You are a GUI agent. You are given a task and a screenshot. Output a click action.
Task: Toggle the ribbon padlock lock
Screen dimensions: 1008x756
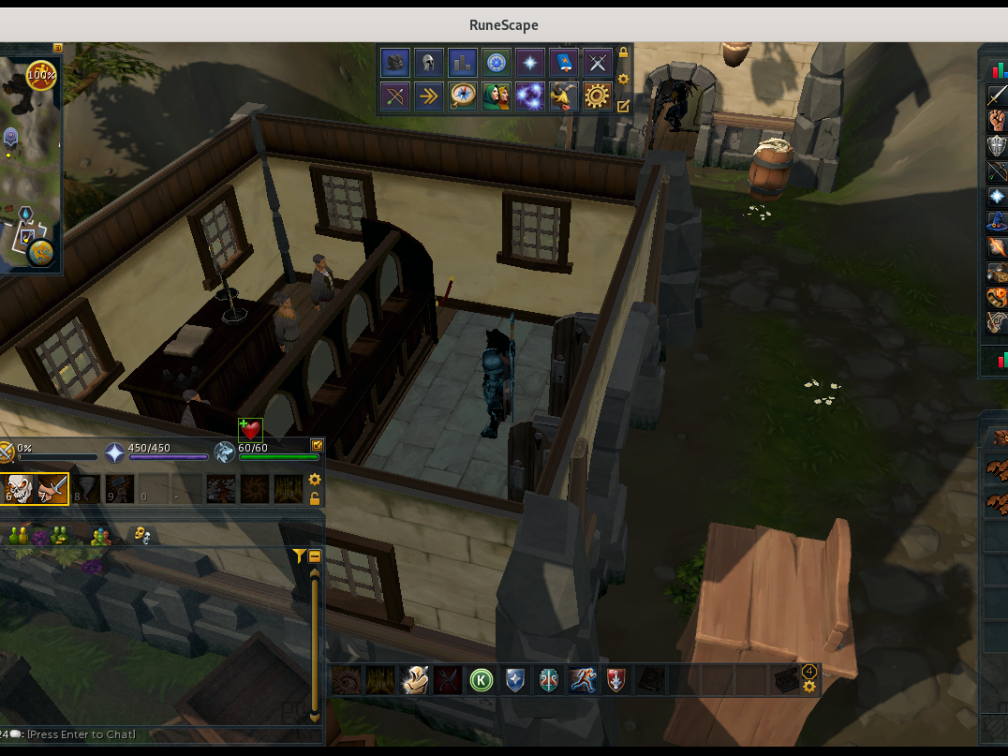click(623, 53)
